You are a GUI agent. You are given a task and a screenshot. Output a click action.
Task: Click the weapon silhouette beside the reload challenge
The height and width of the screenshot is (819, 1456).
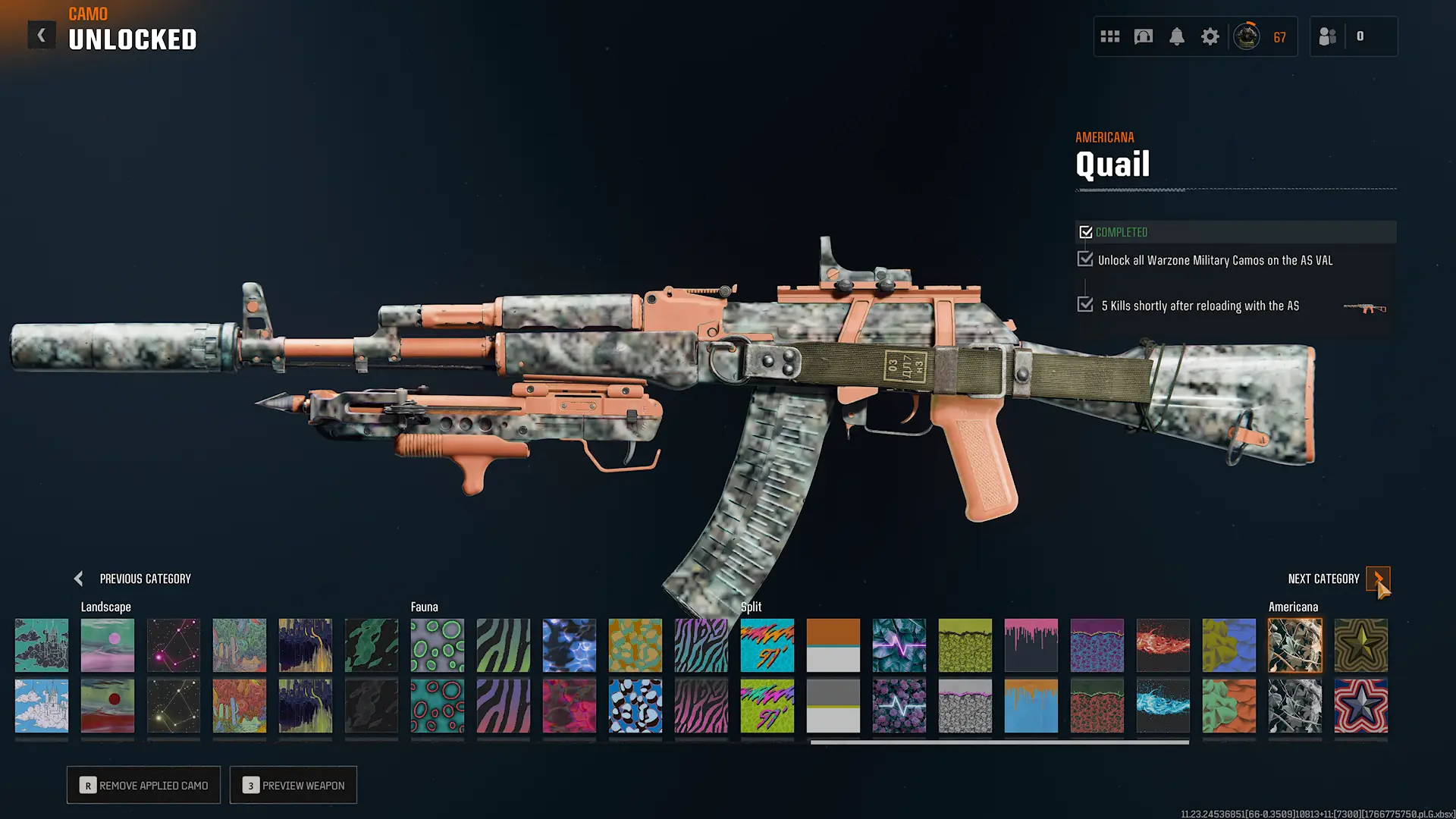[1363, 309]
